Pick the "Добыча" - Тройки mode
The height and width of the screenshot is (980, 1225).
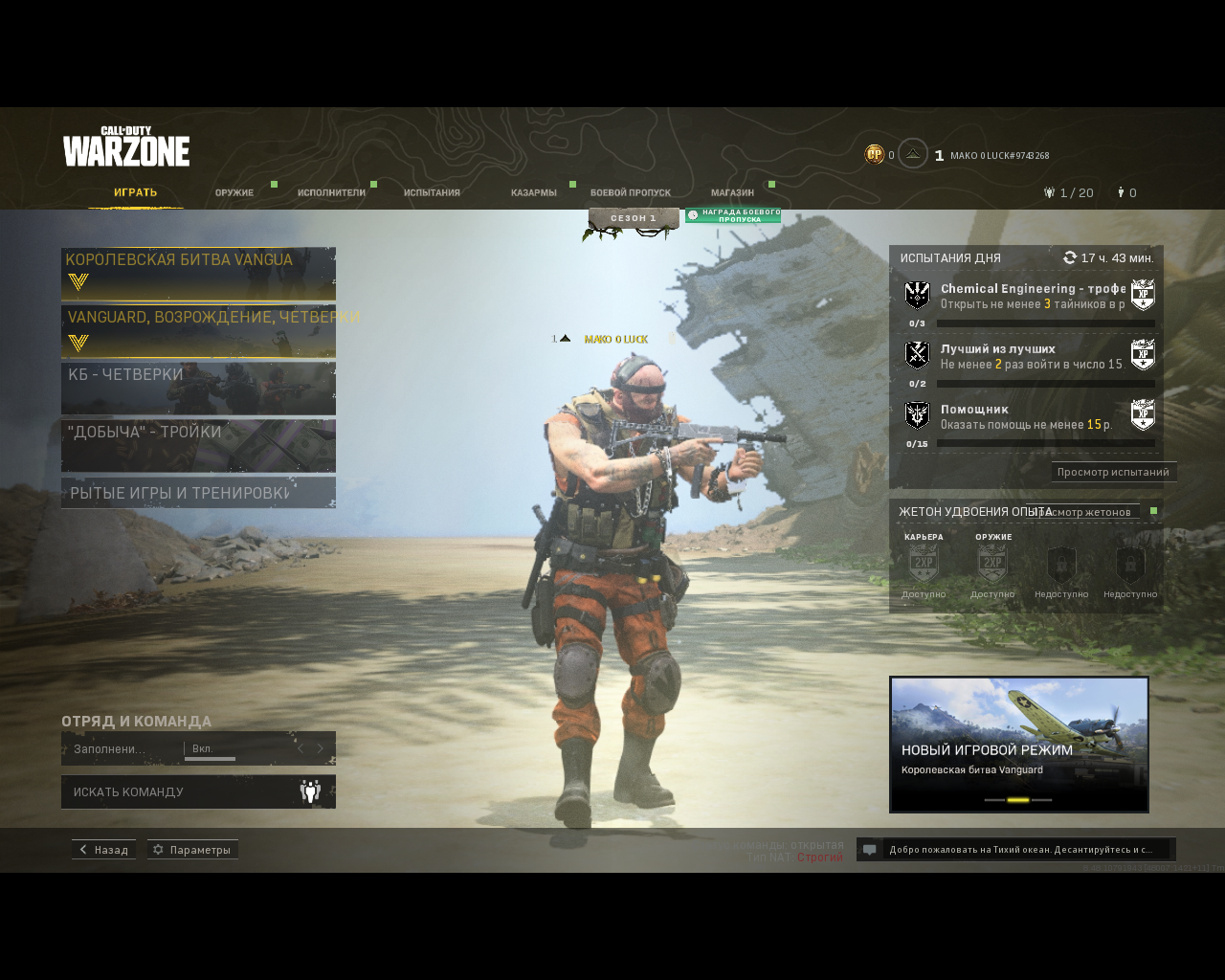click(x=198, y=446)
